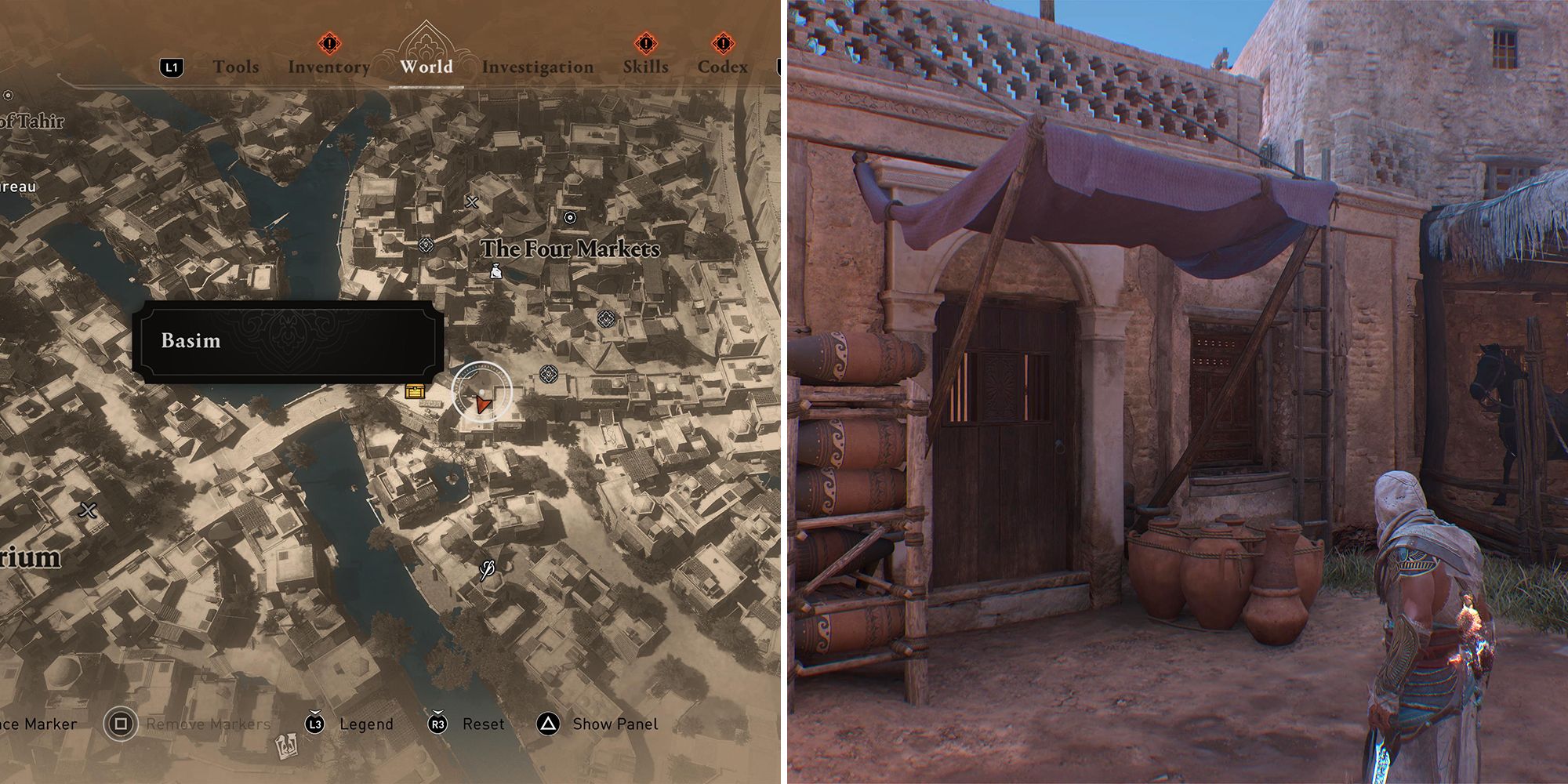1568x784 pixels.
Task: Select the ornate waypoint icon below The Four Markets
Action: point(605,319)
